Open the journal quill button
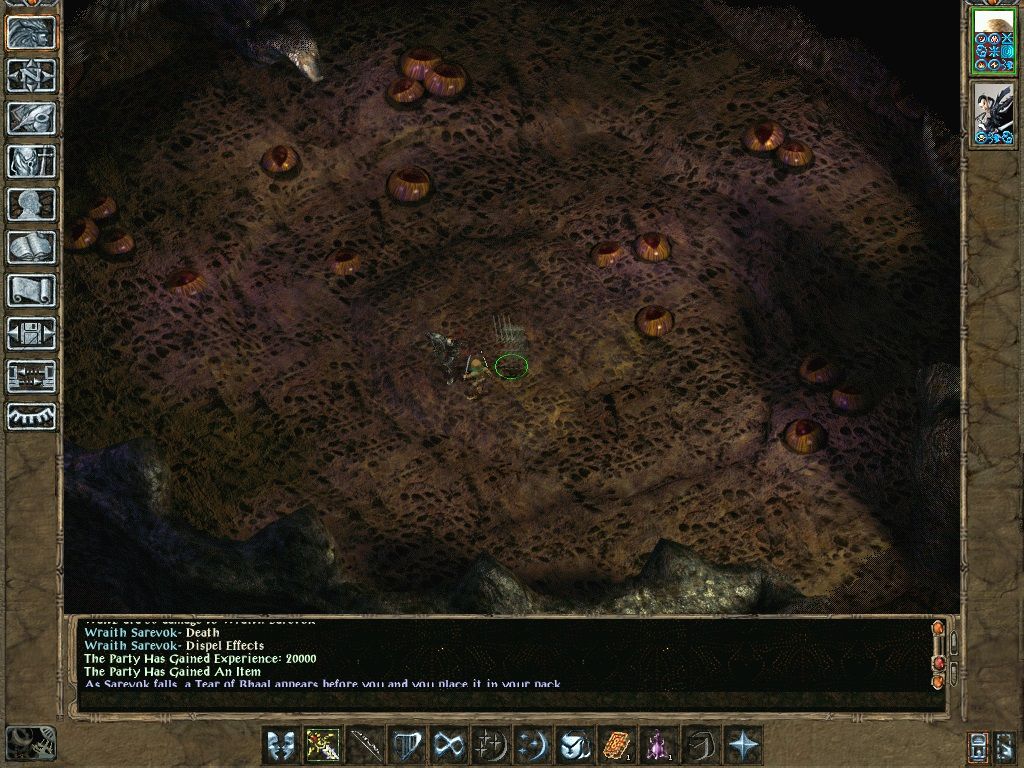 point(31,118)
